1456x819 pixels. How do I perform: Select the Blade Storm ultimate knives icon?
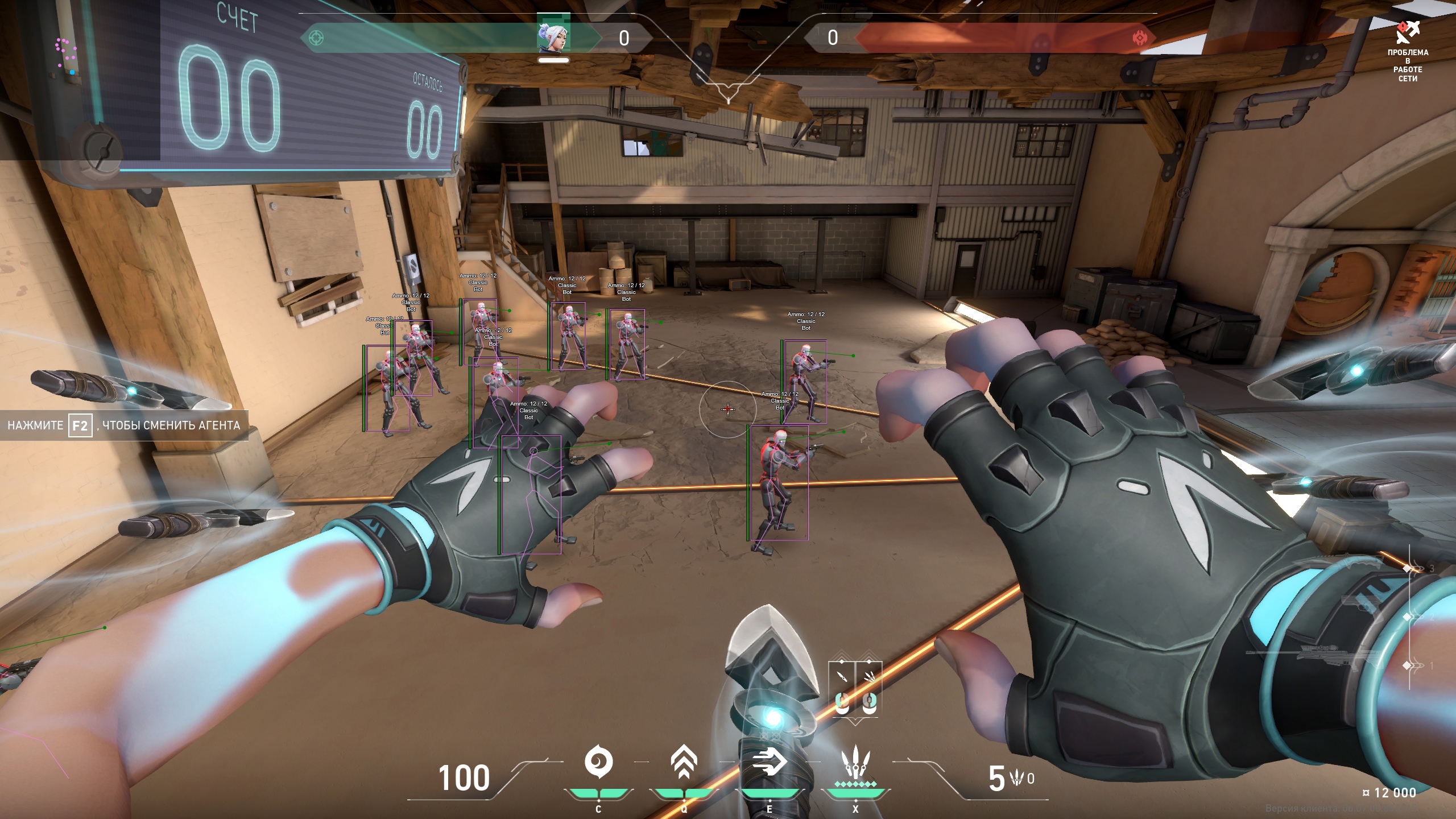pyautogui.click(x=854, y=763)
